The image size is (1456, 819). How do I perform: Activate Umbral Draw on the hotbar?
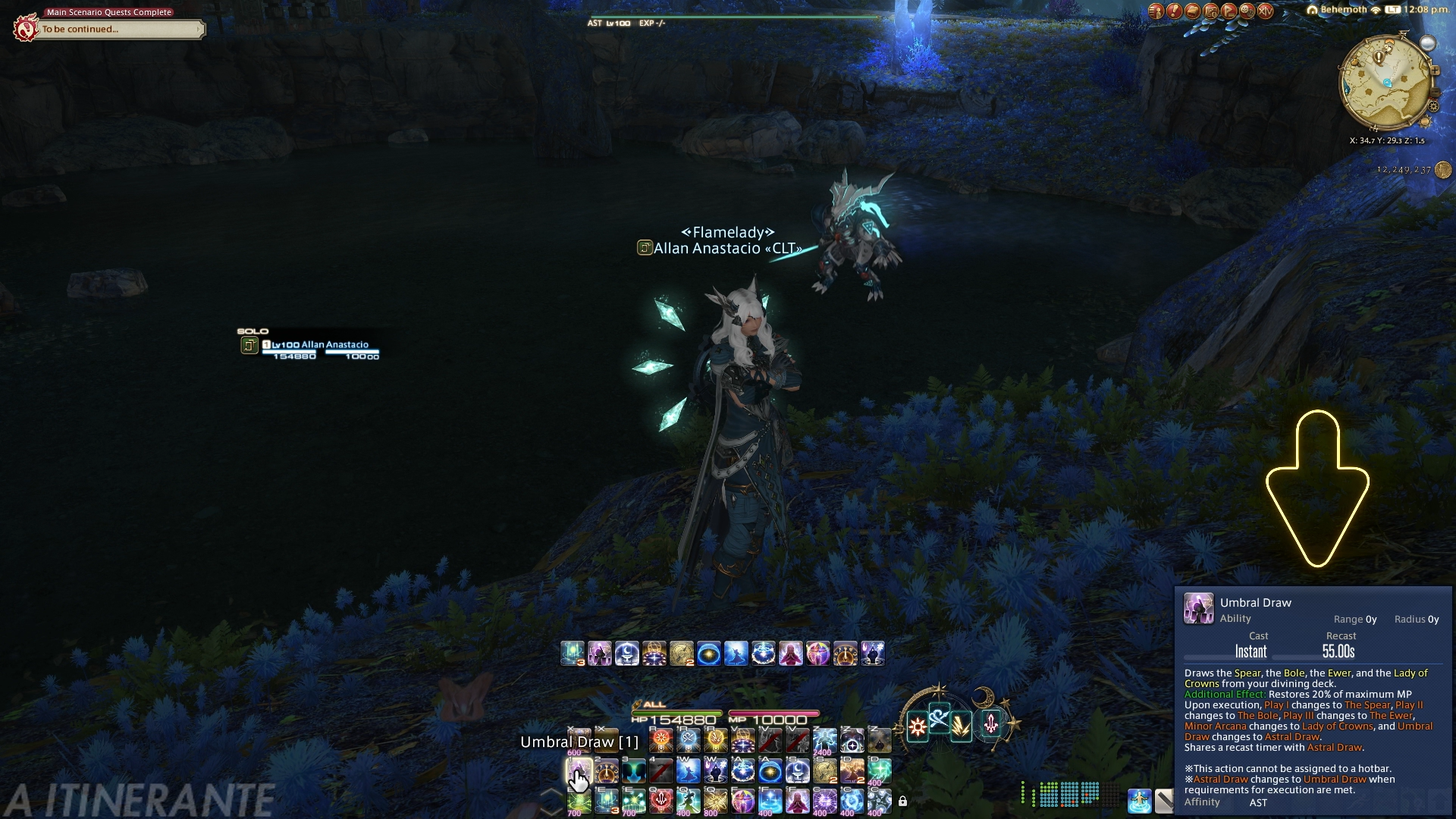578,772
